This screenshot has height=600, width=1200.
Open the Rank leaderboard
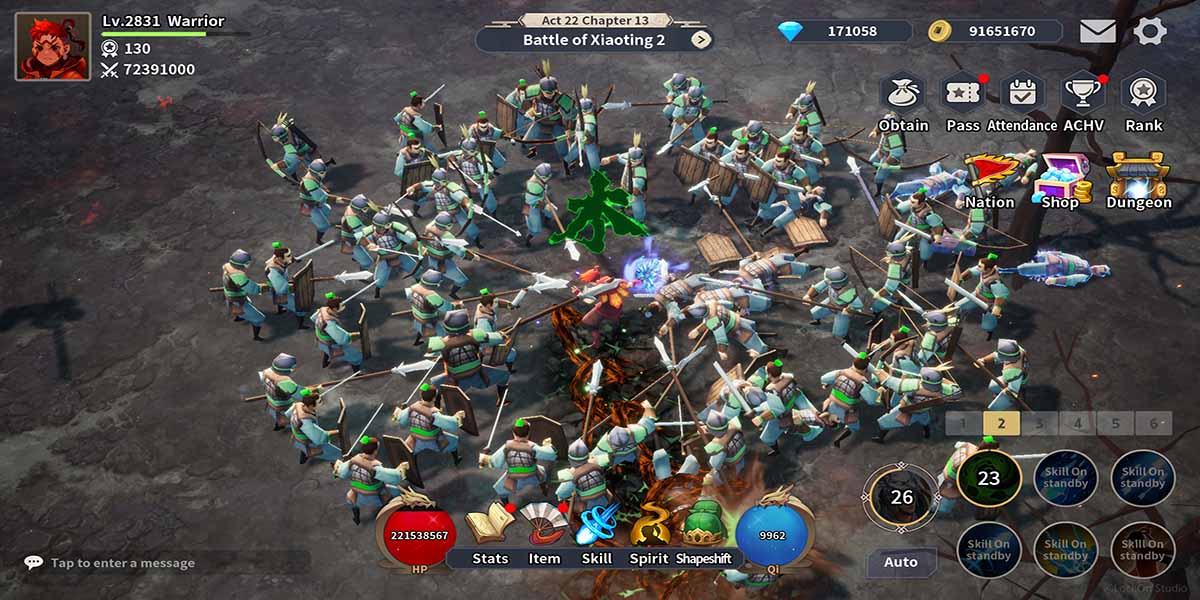pyautogui.click(x=1143, y=93)
